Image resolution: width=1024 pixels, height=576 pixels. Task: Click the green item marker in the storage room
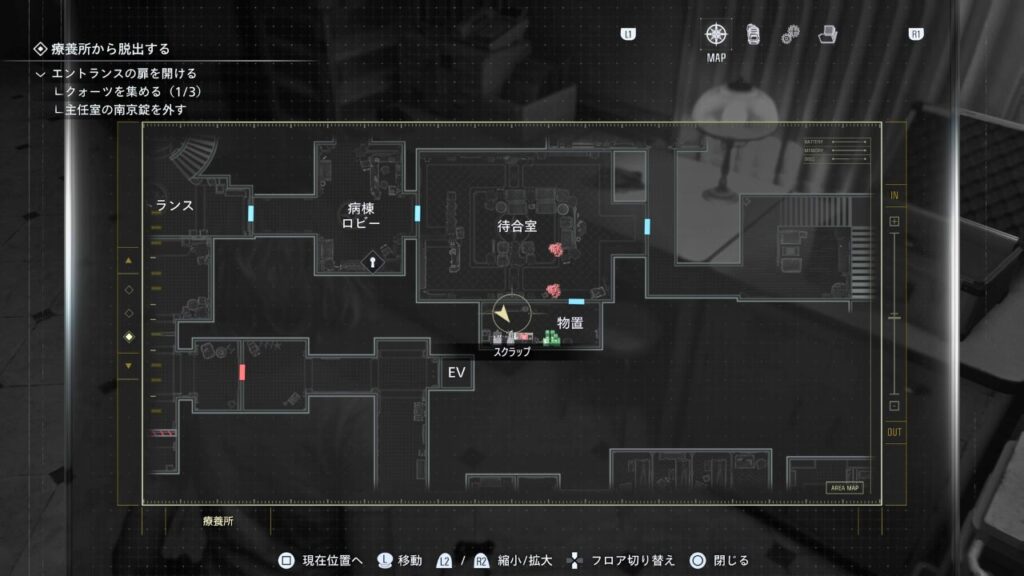(x=550, y=338)
